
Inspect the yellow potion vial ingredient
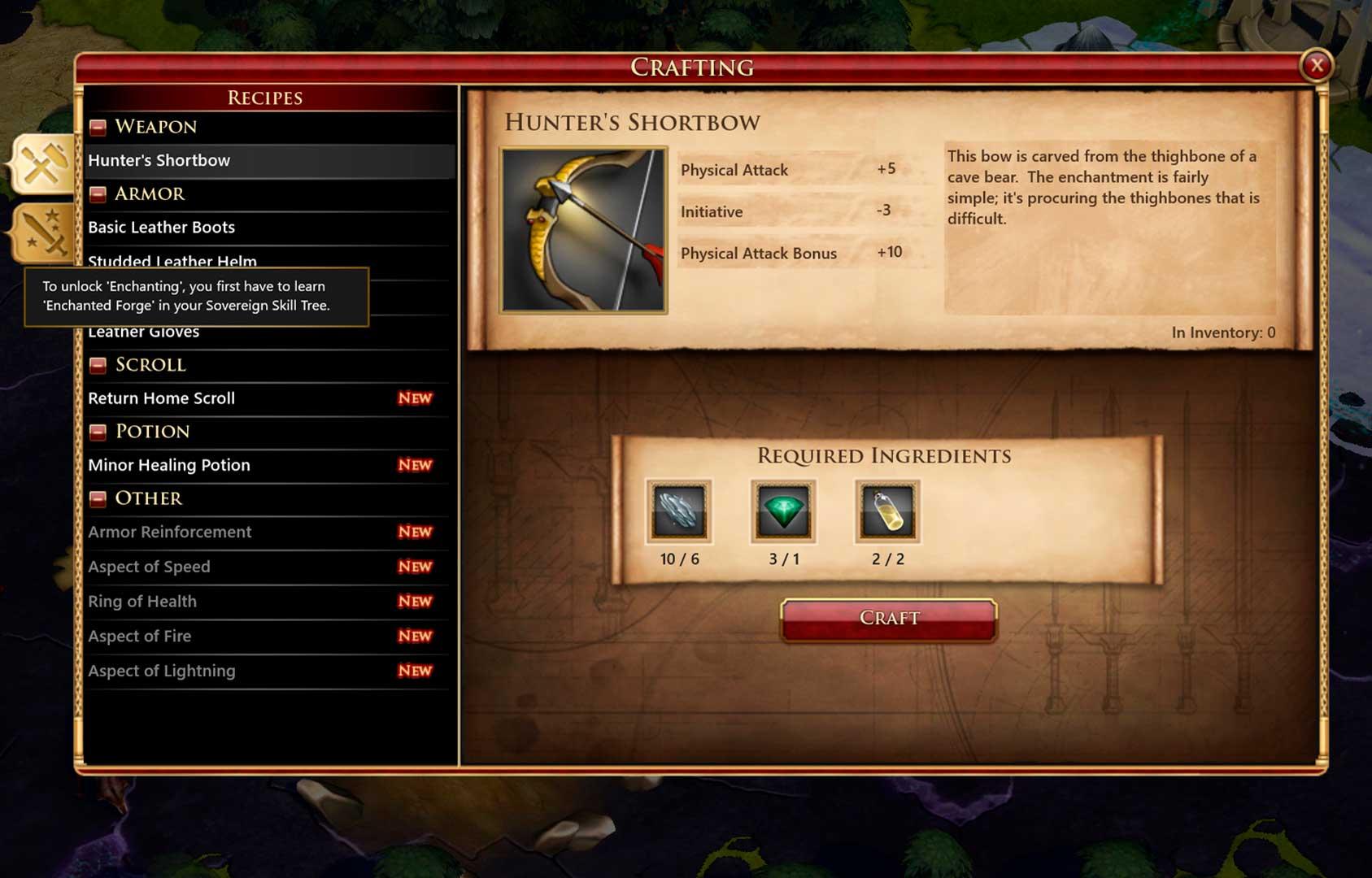(887, 511)
